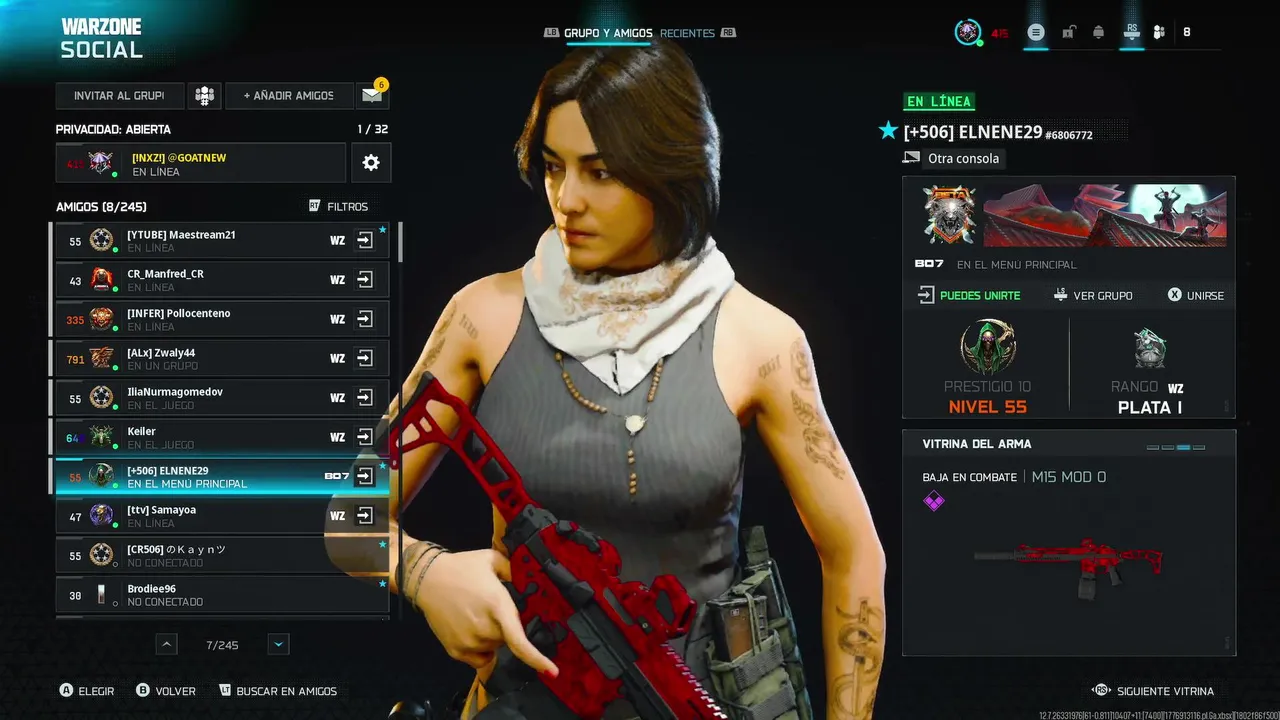Screen dimensions: 1280x720
Task: Open the Filtros friend filter
Action: click(339, 207)
